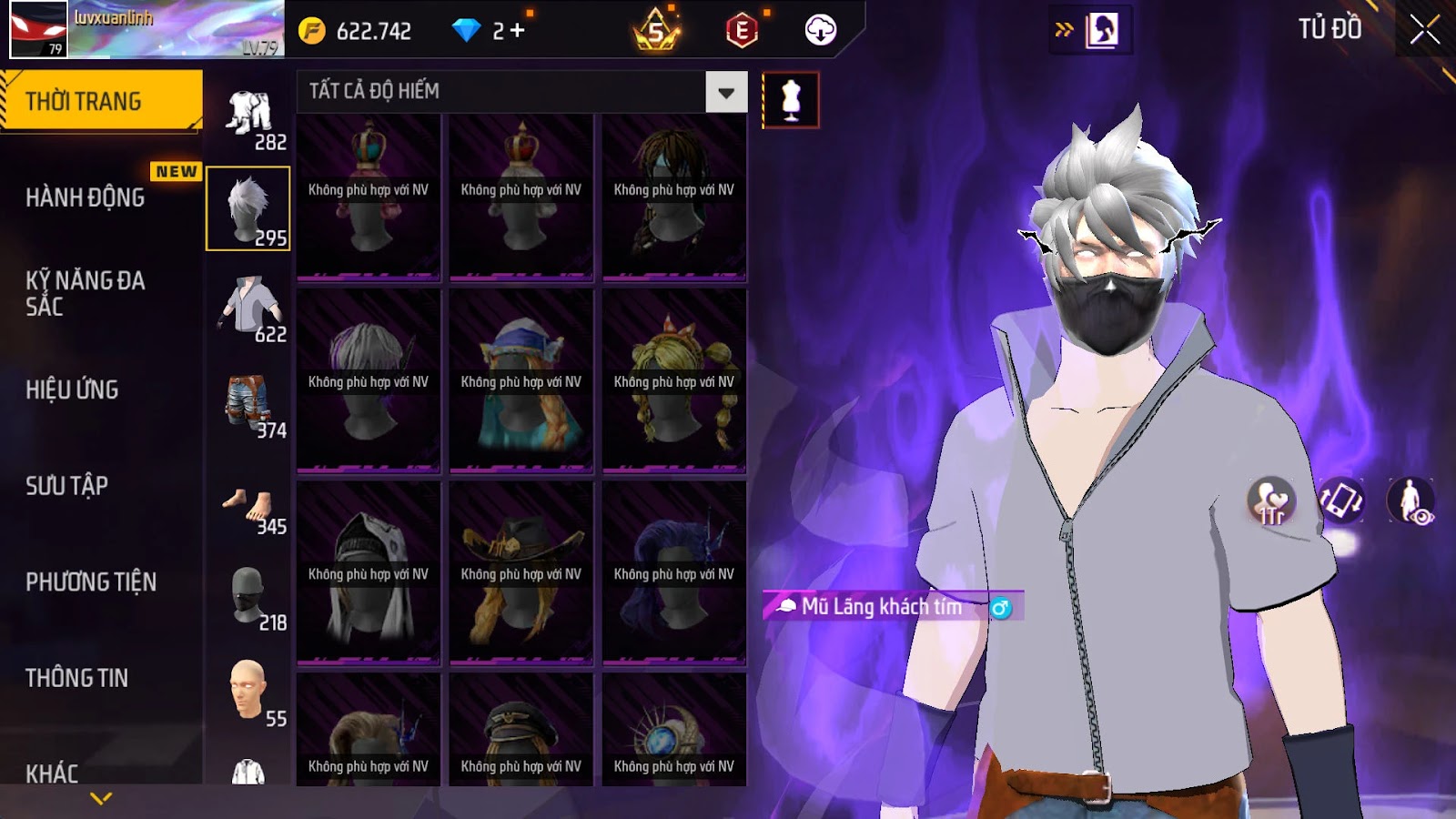Expand the left menu with yellow arrow

point(101,798)
